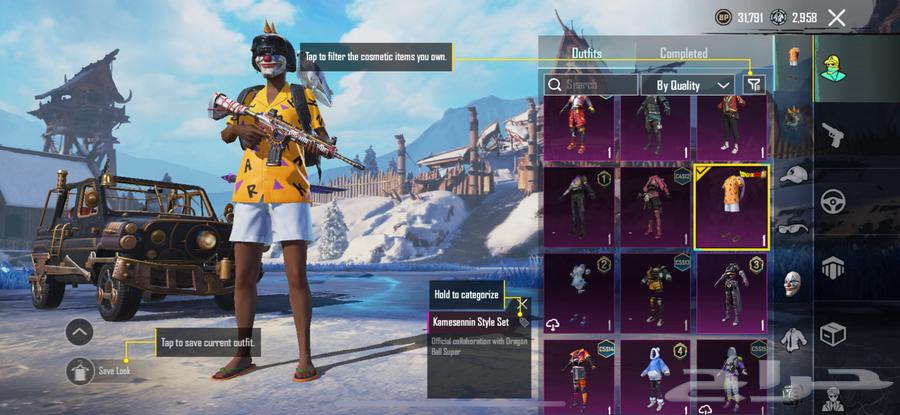Open the character outfit category with yellow hair
Viewport: 900px width, 415px height.
tap(832, 68)
